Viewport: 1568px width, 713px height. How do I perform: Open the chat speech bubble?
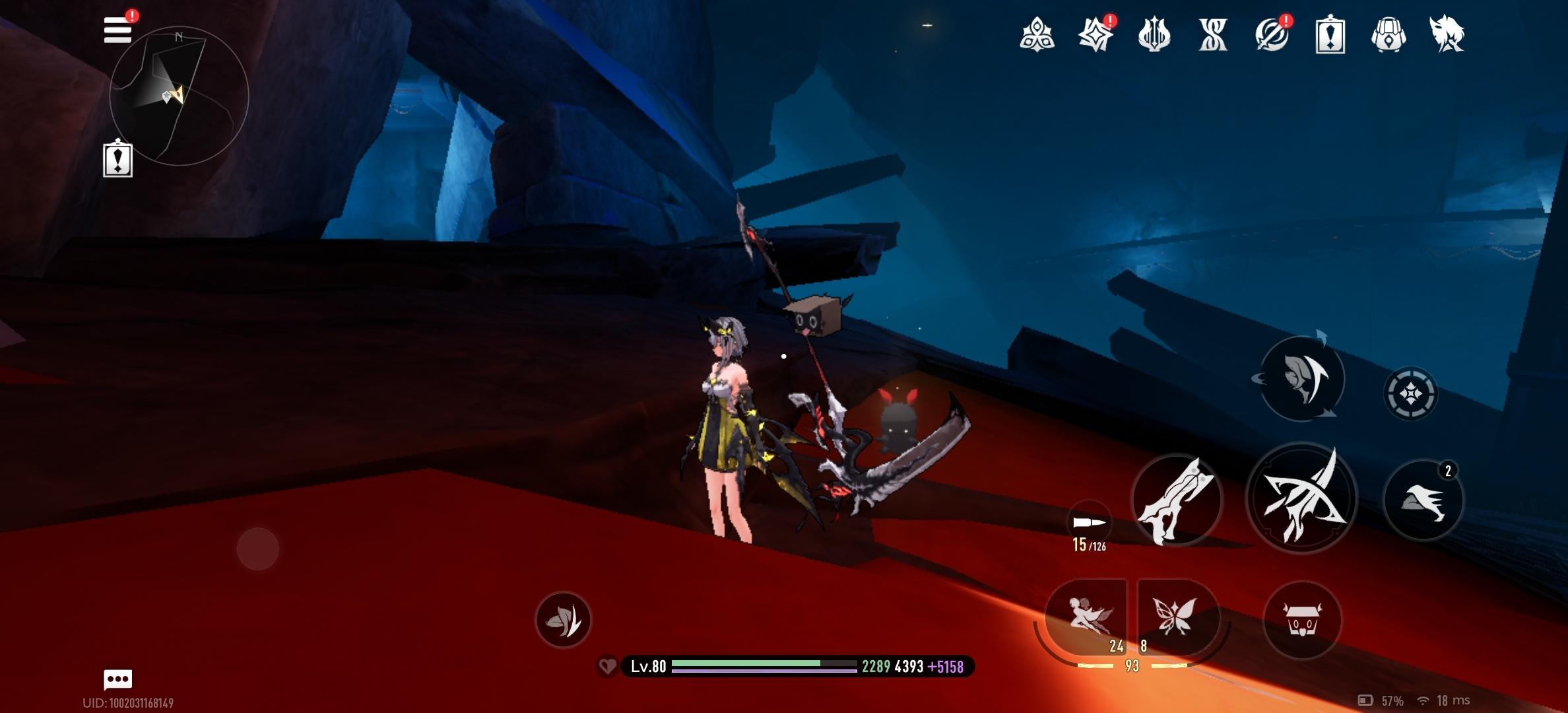coord(118,679)
